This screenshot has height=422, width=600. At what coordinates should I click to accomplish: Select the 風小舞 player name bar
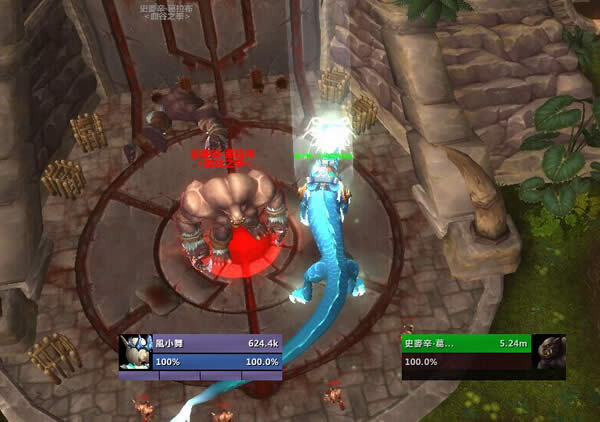click(217, 343)
